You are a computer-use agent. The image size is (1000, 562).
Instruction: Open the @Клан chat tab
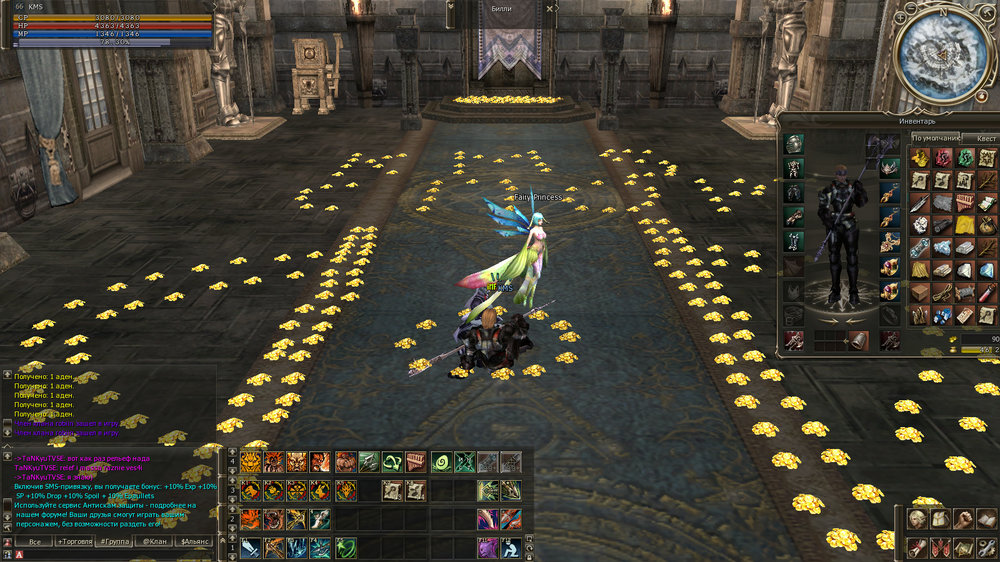[x=154, y=541]
